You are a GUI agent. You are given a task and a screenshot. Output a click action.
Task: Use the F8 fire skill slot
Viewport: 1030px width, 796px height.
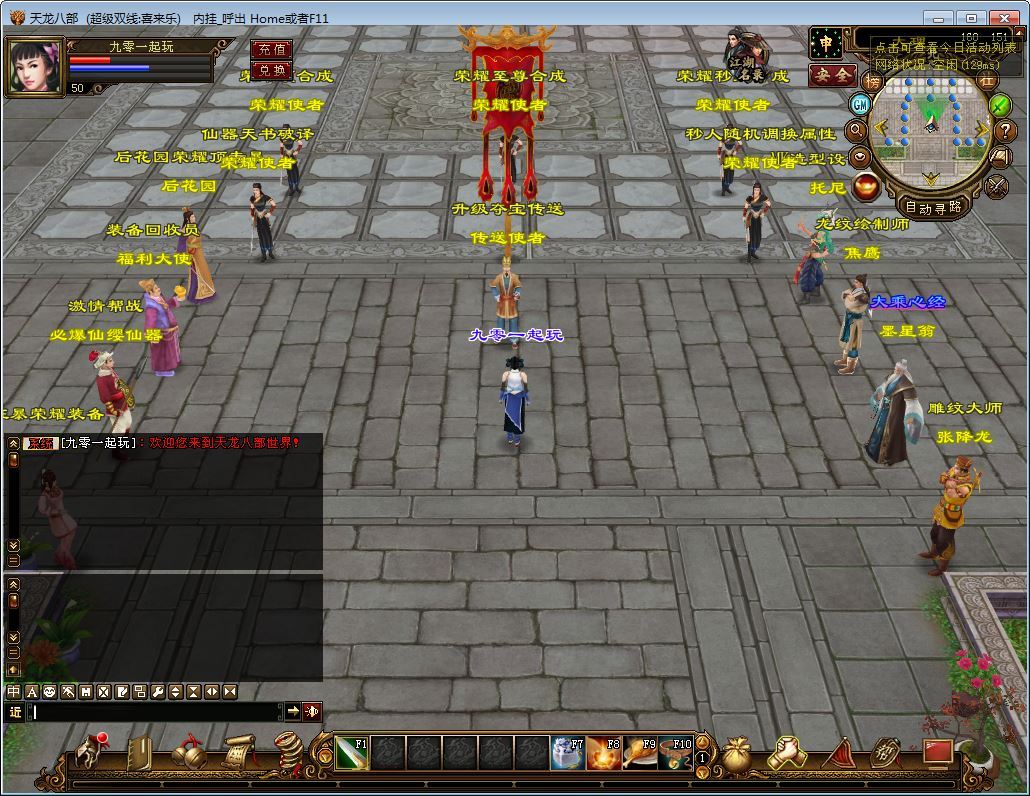[603, 753]
